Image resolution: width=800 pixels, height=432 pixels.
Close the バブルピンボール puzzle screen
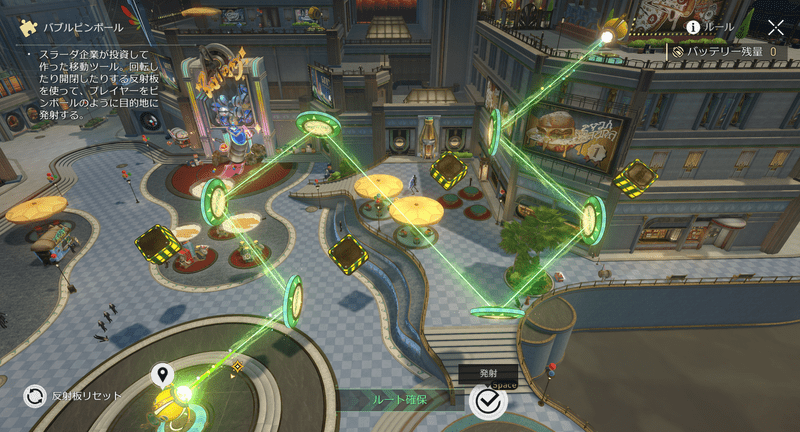775,28
